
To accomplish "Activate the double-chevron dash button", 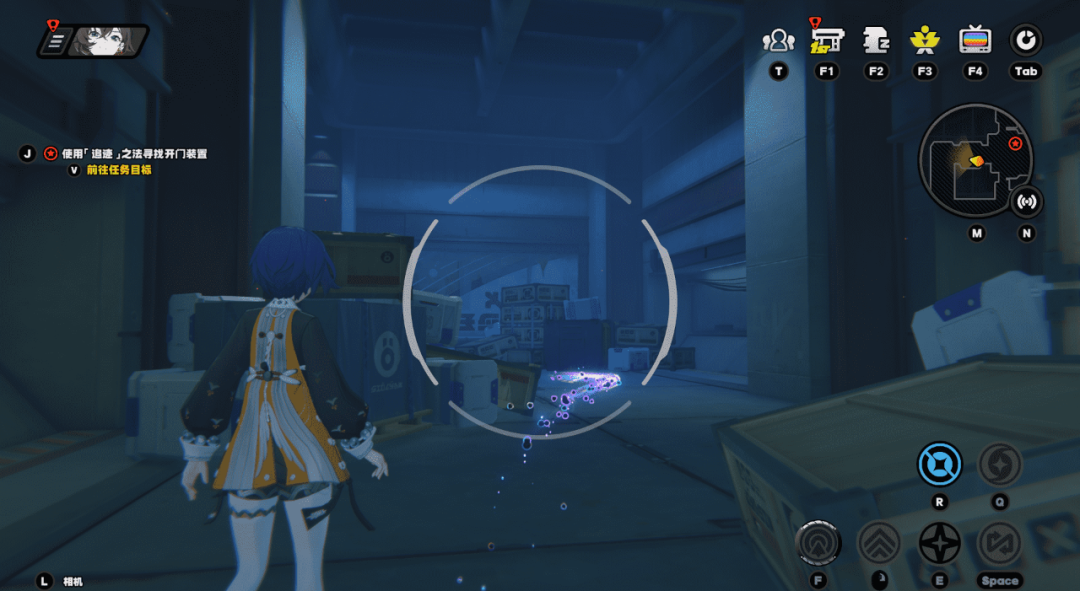I will point(880,543).
